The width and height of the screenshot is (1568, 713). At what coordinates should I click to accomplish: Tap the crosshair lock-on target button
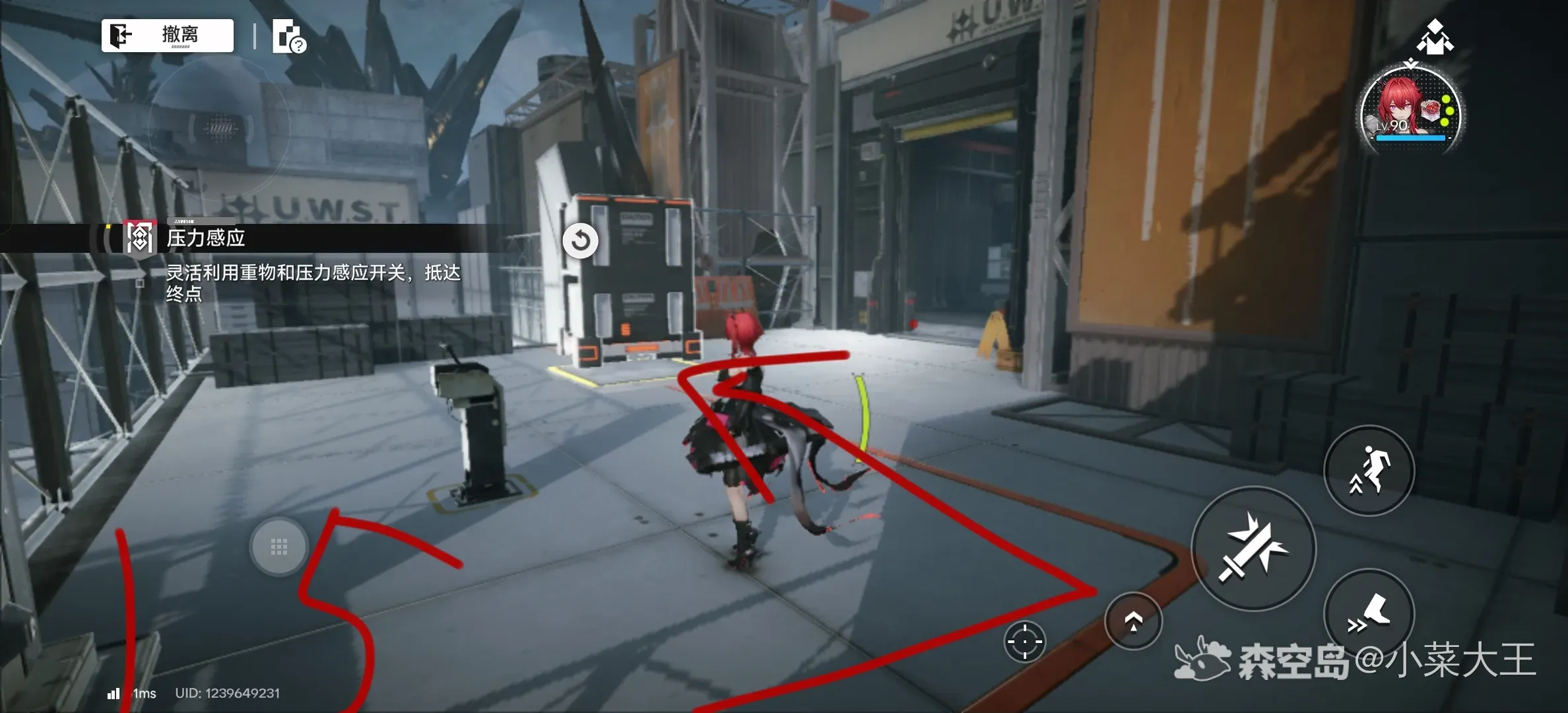coord(1024,641)
